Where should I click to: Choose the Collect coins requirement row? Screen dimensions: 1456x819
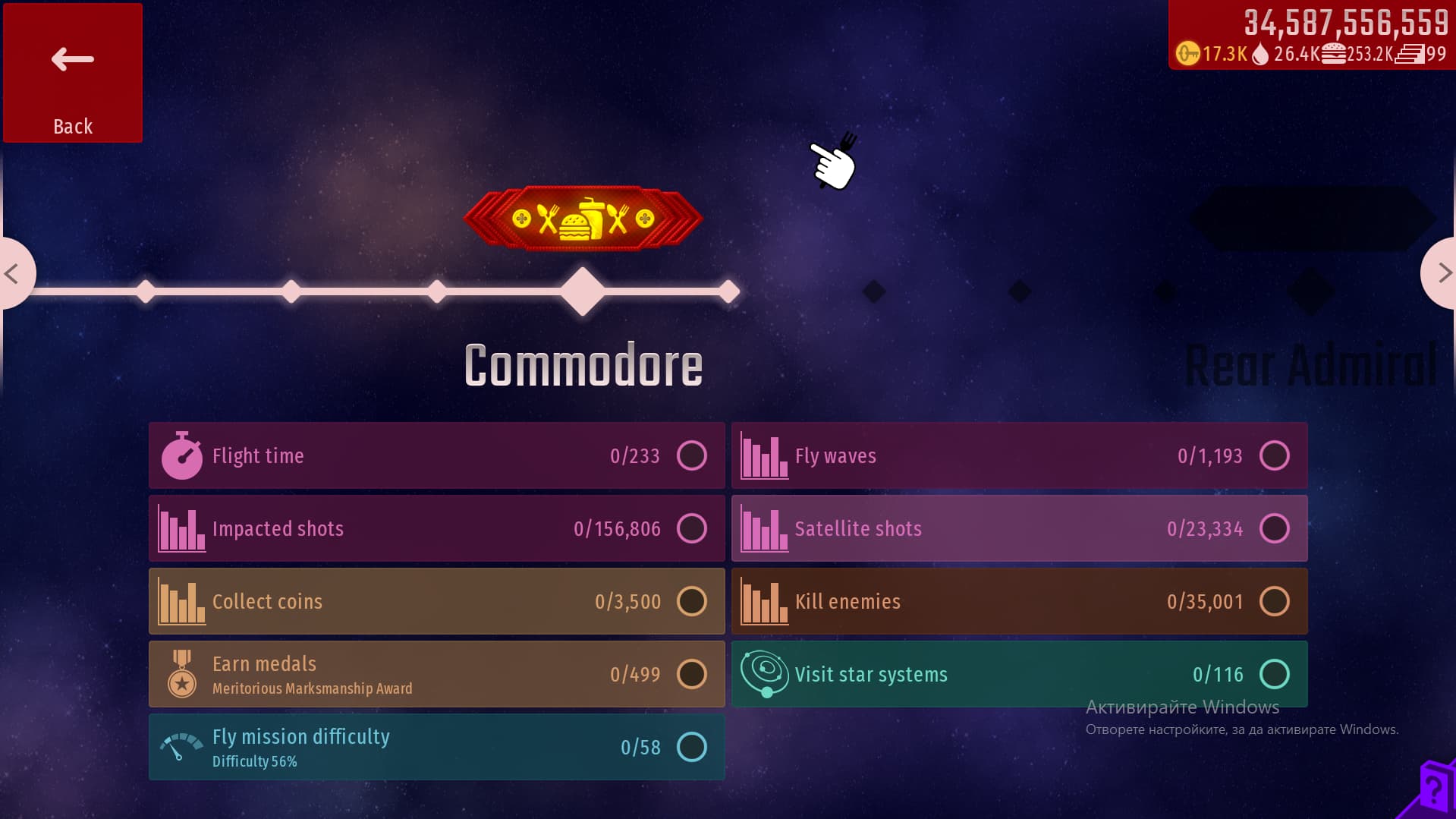coord(436,601)
